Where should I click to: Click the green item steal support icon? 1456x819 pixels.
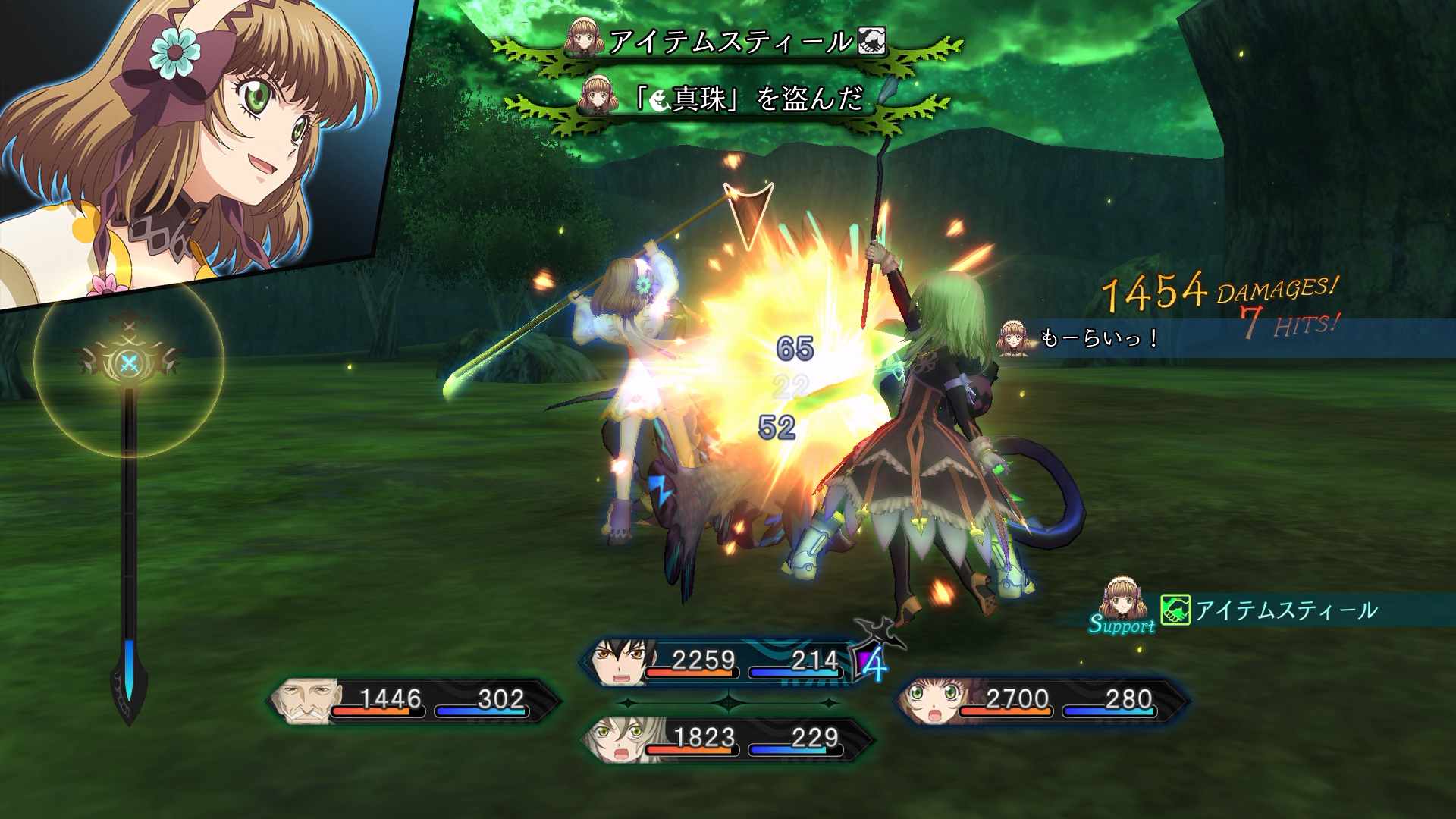[x=1175, y=610]
